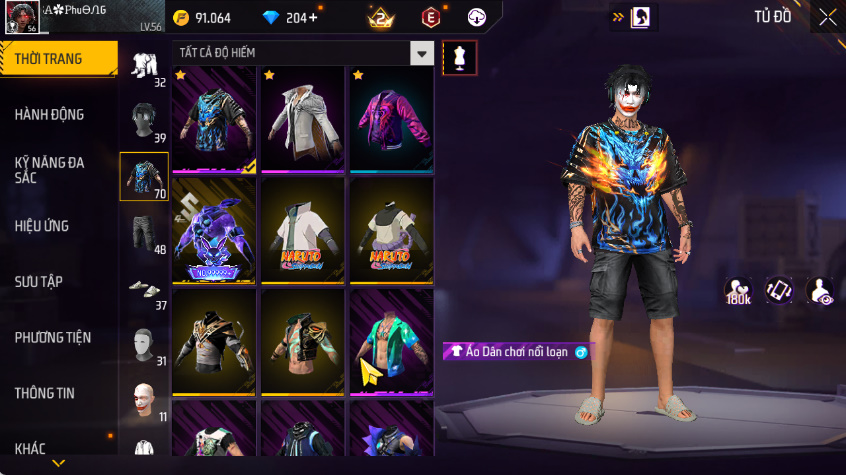Viewport: 846px width, 475px height.
Task: Open the Hành Động category
Action: 50,114
